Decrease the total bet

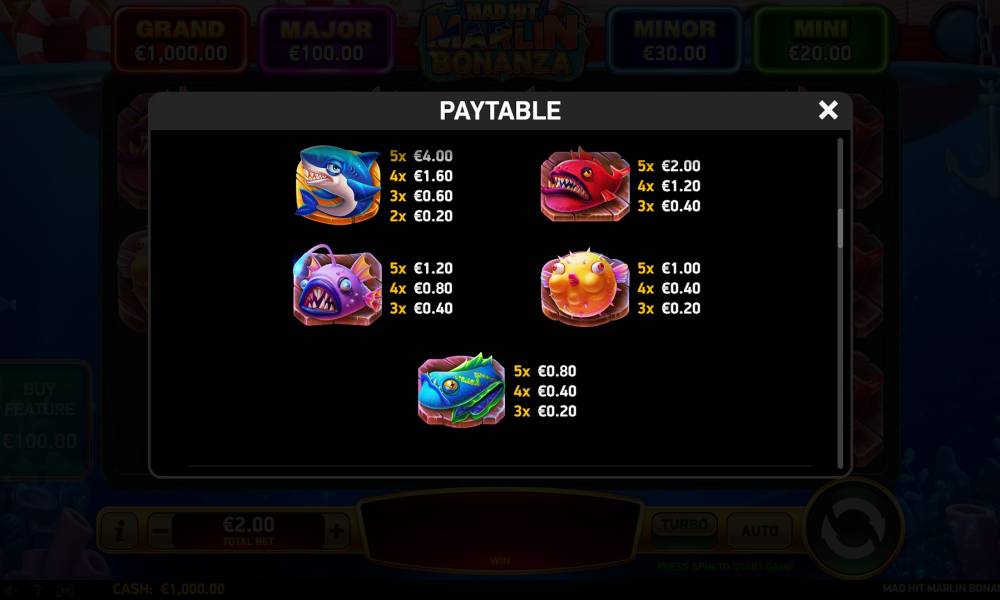pyautogui.click(x=161, y=530)
